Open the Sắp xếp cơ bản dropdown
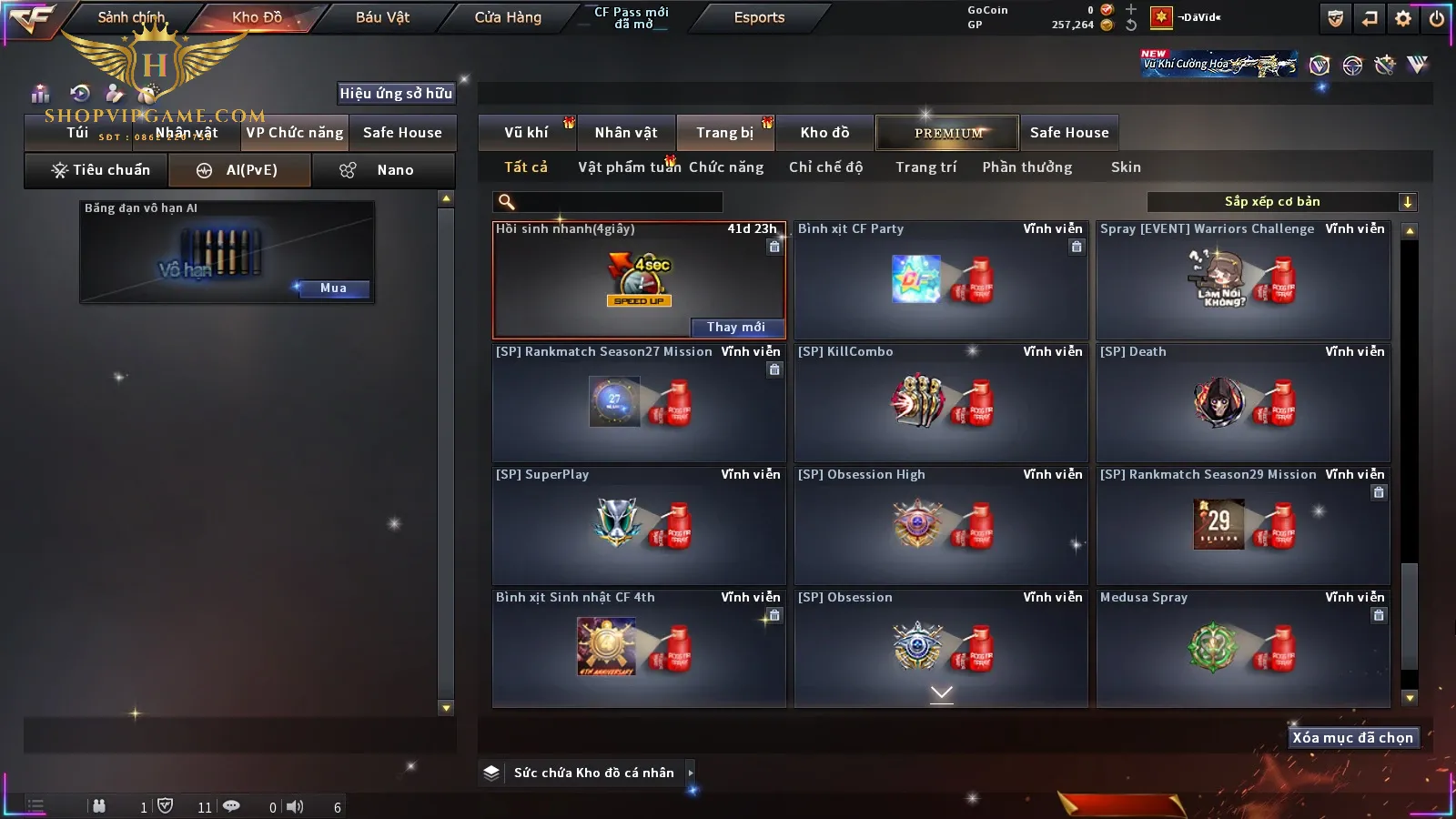Screen dimensions: 1456x819 pos(1281,202)
